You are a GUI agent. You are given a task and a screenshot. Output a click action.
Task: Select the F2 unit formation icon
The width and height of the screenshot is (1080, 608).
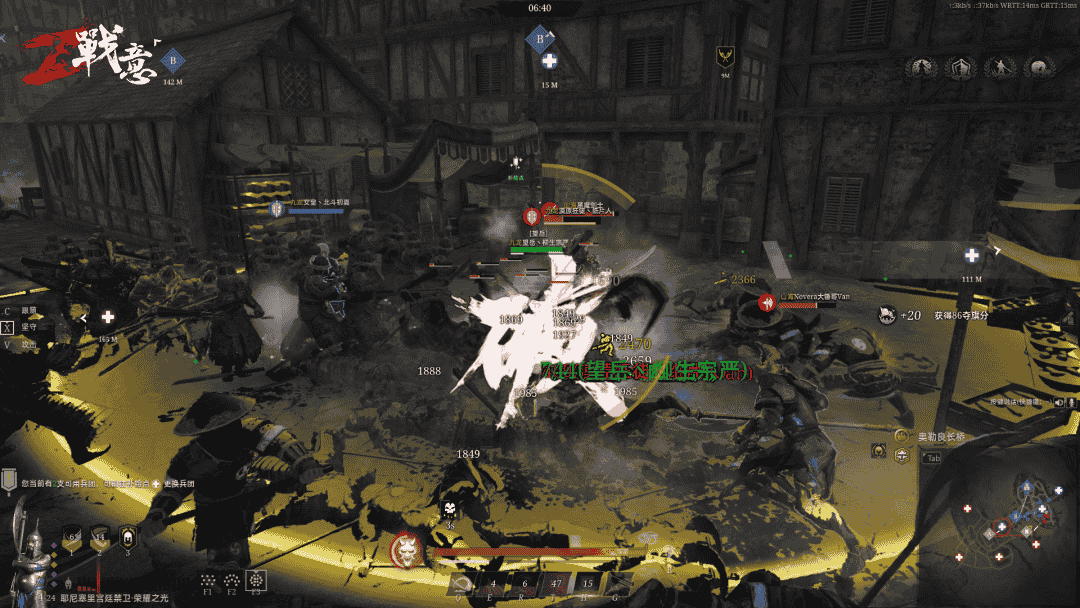point(232,580)
